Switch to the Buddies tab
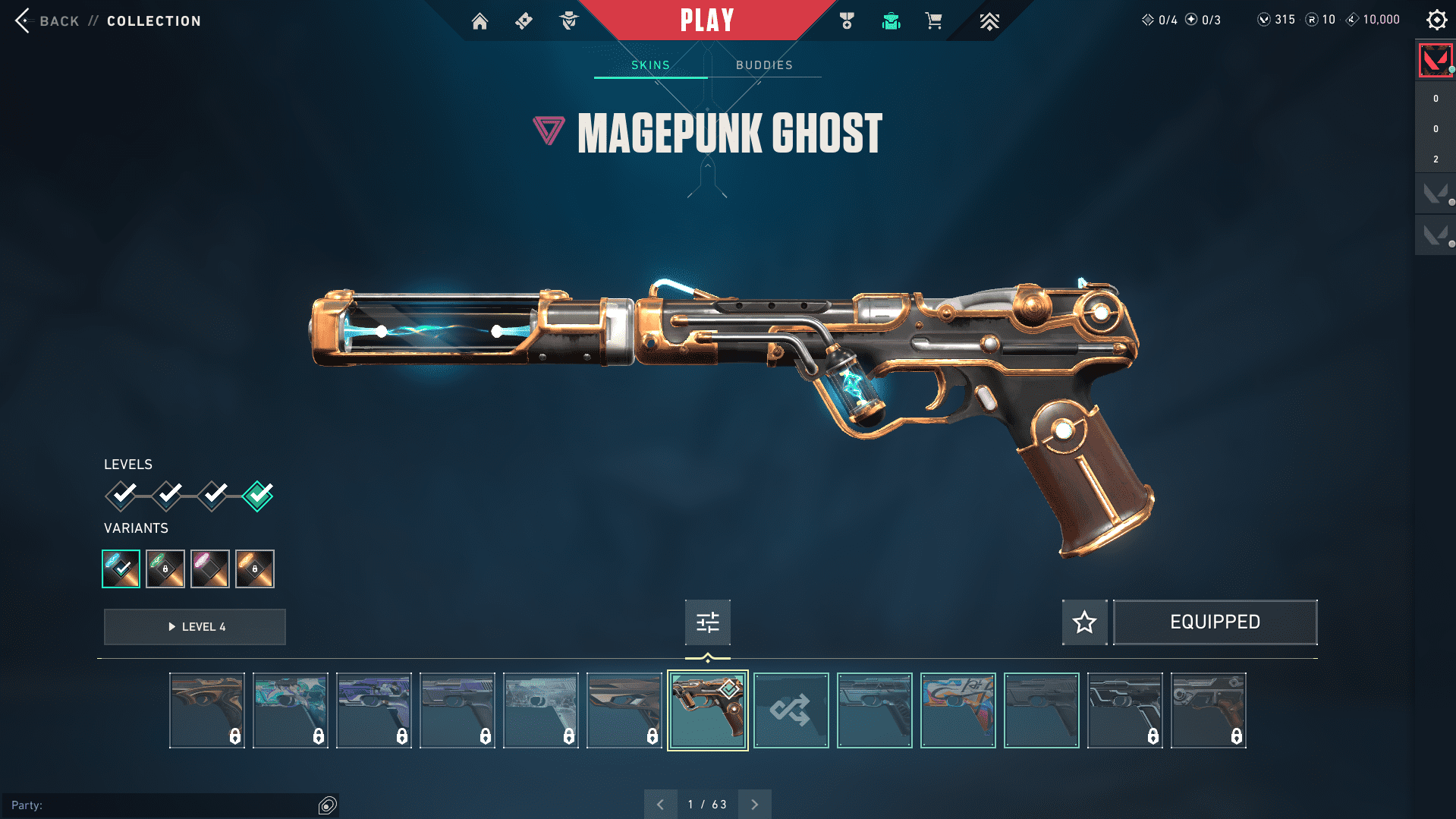This screenshot has width=1456, height=819. (x=764, y=65)
